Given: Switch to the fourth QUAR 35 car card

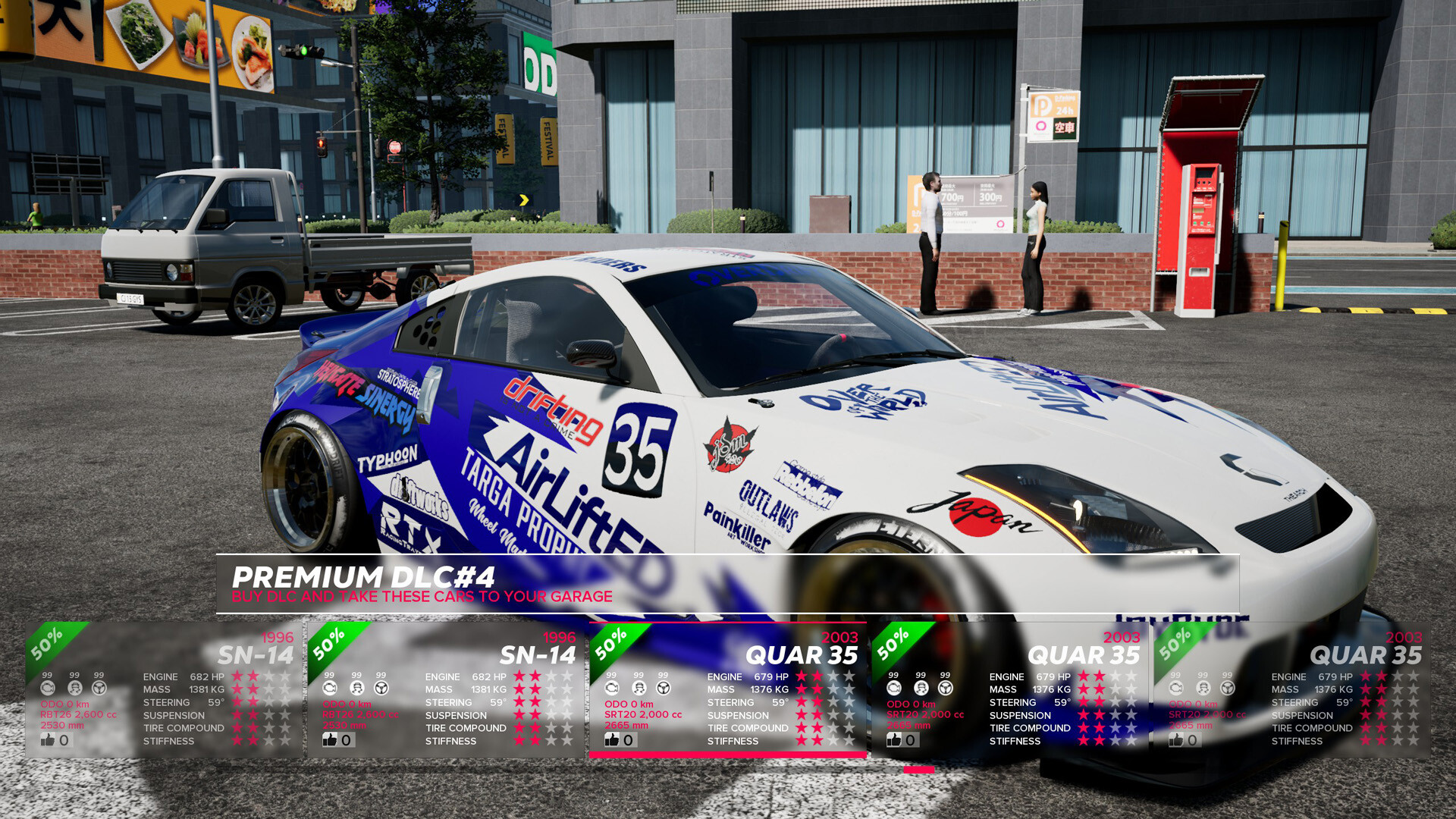Looking at the screenshot, I should coord(1009,682).
